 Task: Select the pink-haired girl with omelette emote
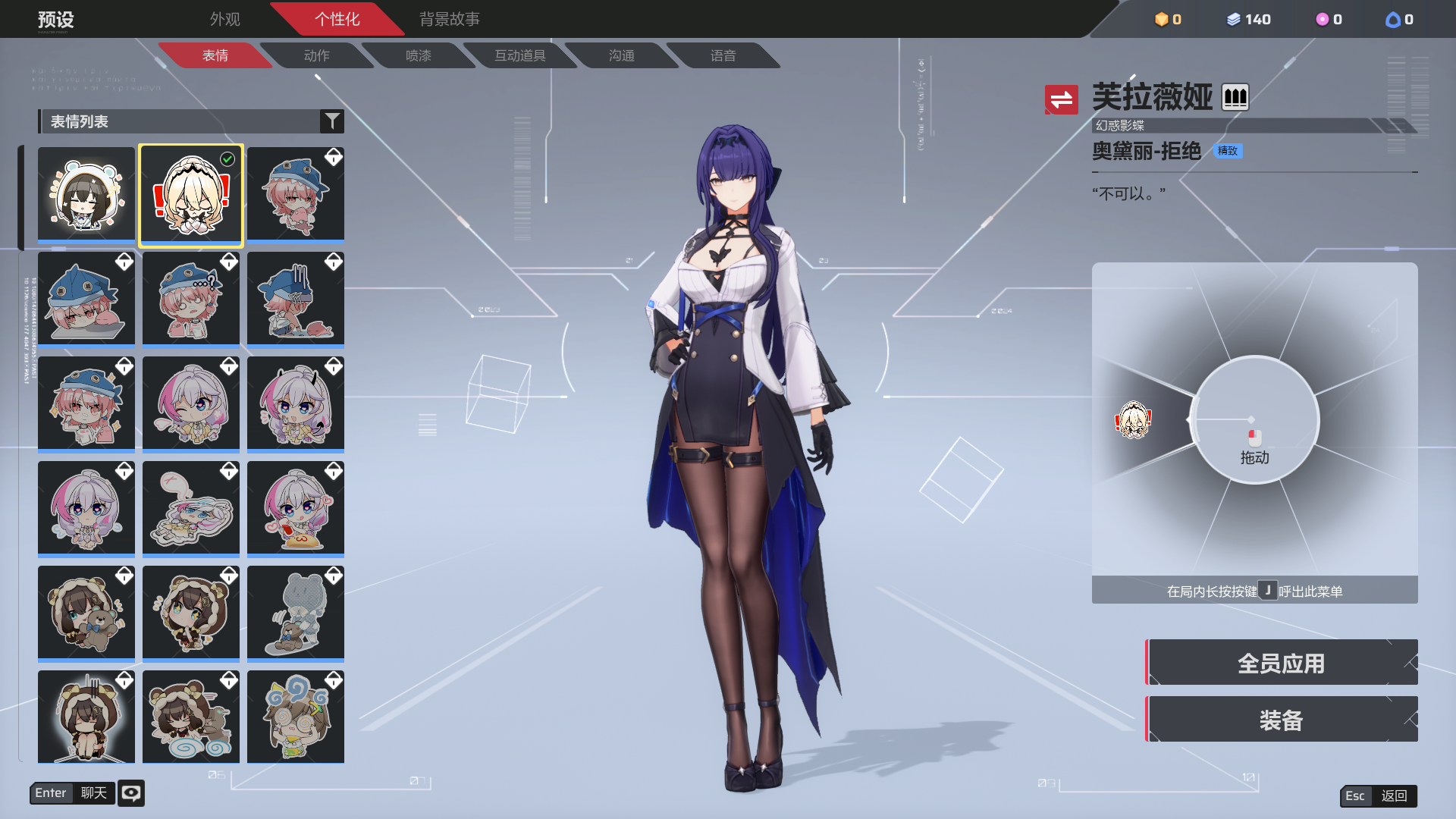click(x=296, y=507)
